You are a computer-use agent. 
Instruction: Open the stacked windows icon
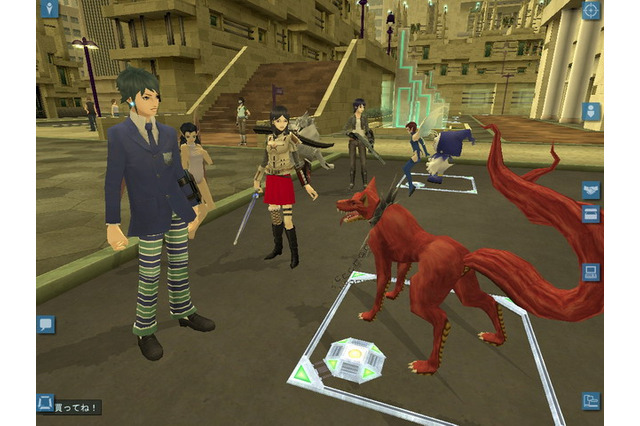[x=591, y=400]
